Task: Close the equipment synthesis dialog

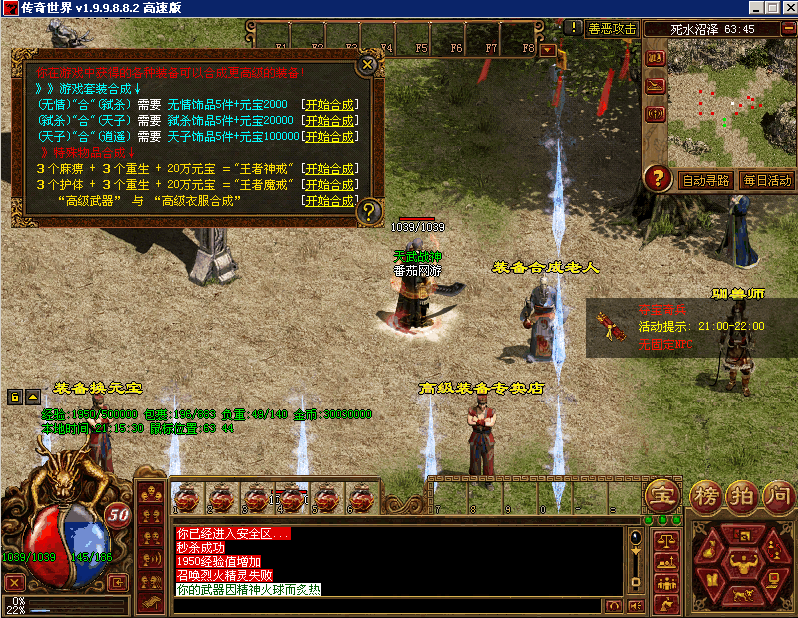Action: [x=368, y=65]
